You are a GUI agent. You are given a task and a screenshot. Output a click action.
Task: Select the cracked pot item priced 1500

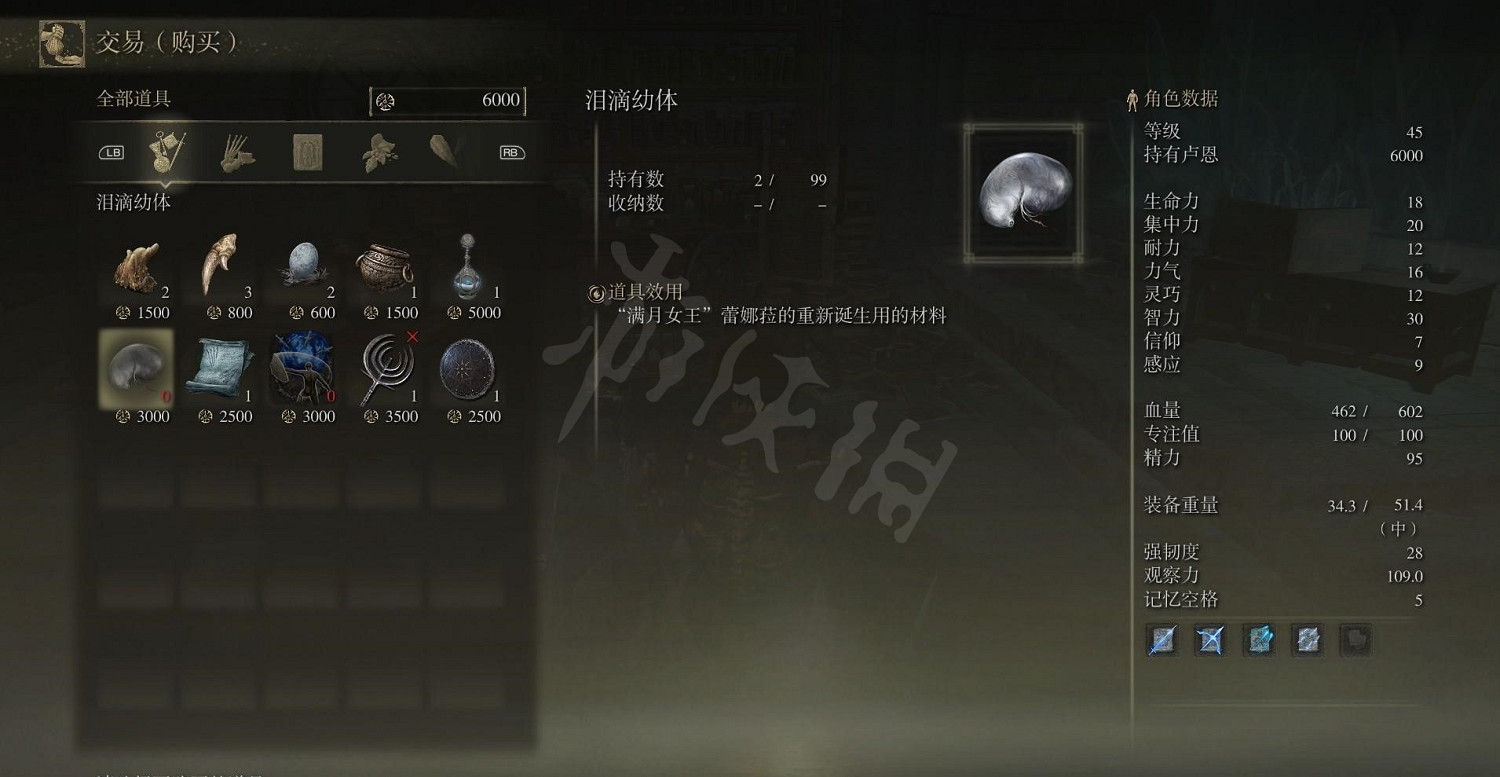tap(387, 265)
